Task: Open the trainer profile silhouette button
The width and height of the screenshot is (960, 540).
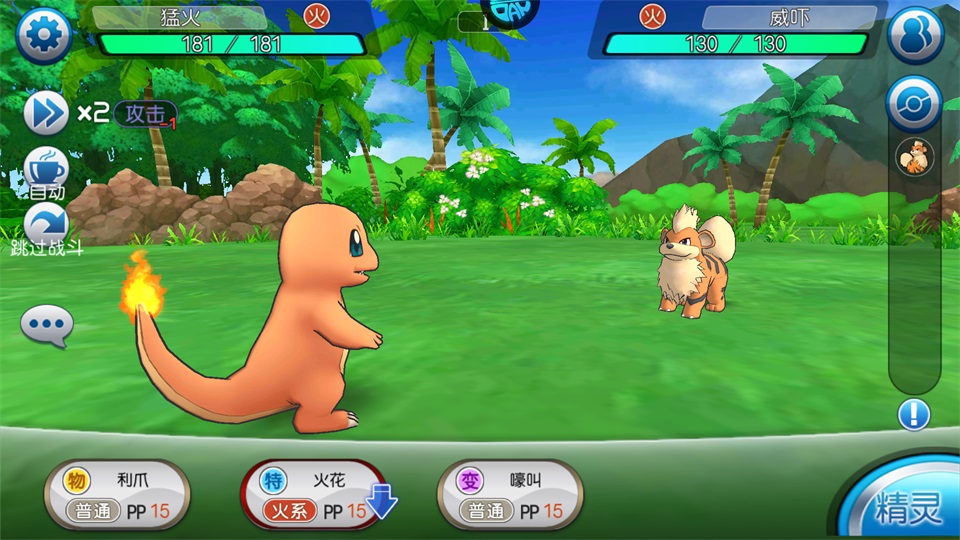Action: tap(915, 36)
